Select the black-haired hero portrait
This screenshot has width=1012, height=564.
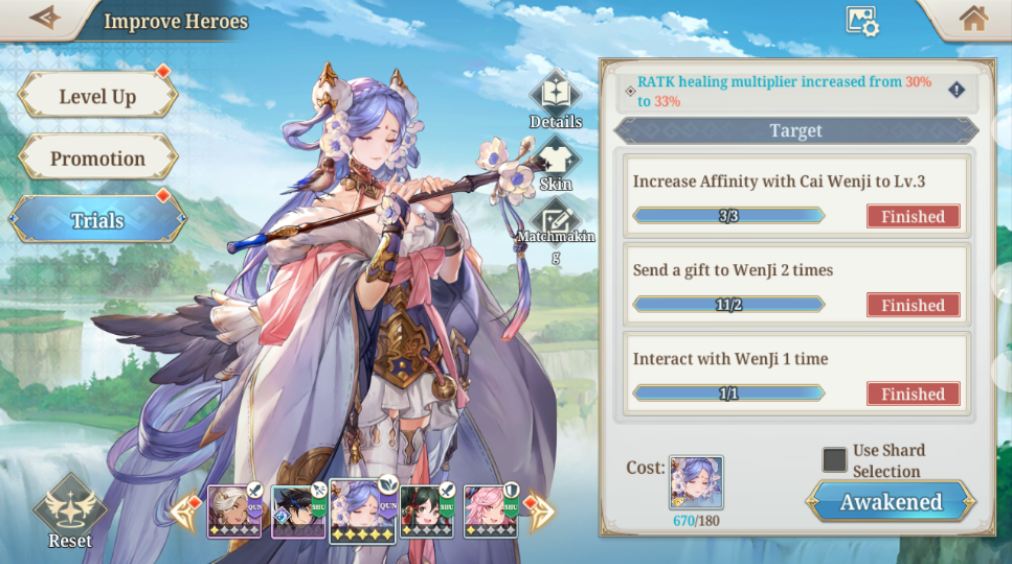pyautogui.click(x=297, y=511)
